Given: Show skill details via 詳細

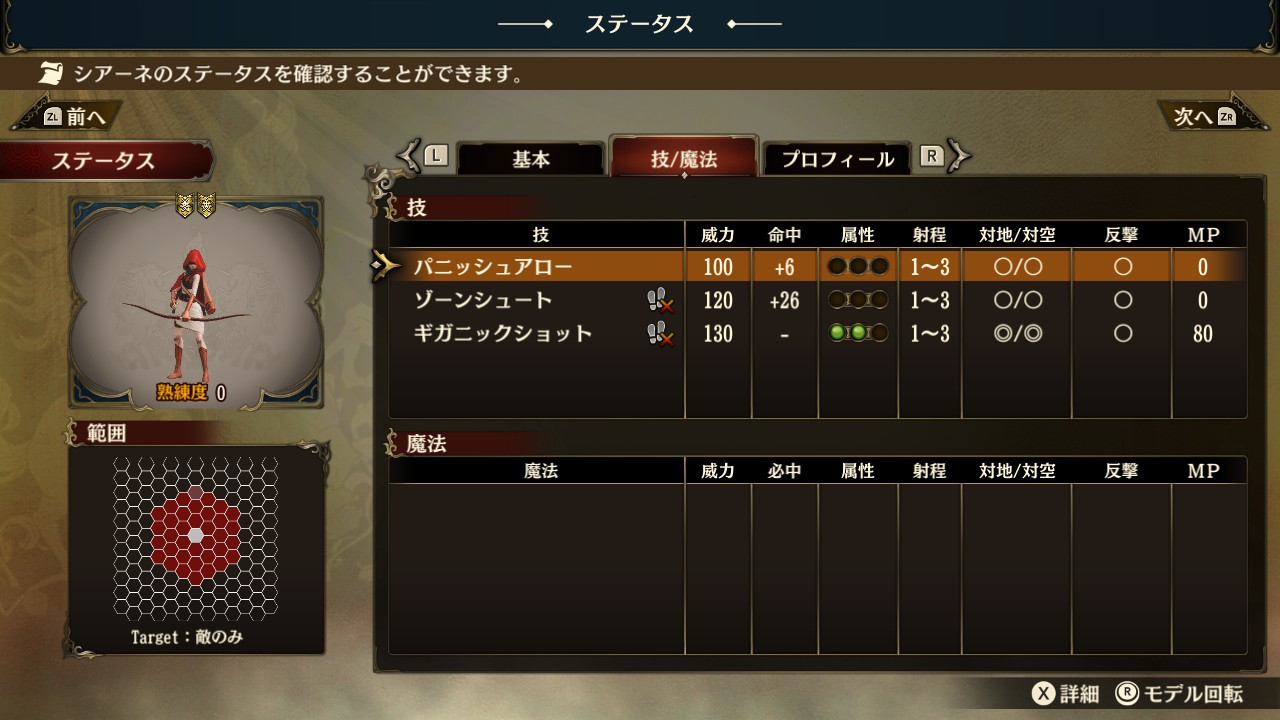Looking at the screenshot, I should point(1066,694).
